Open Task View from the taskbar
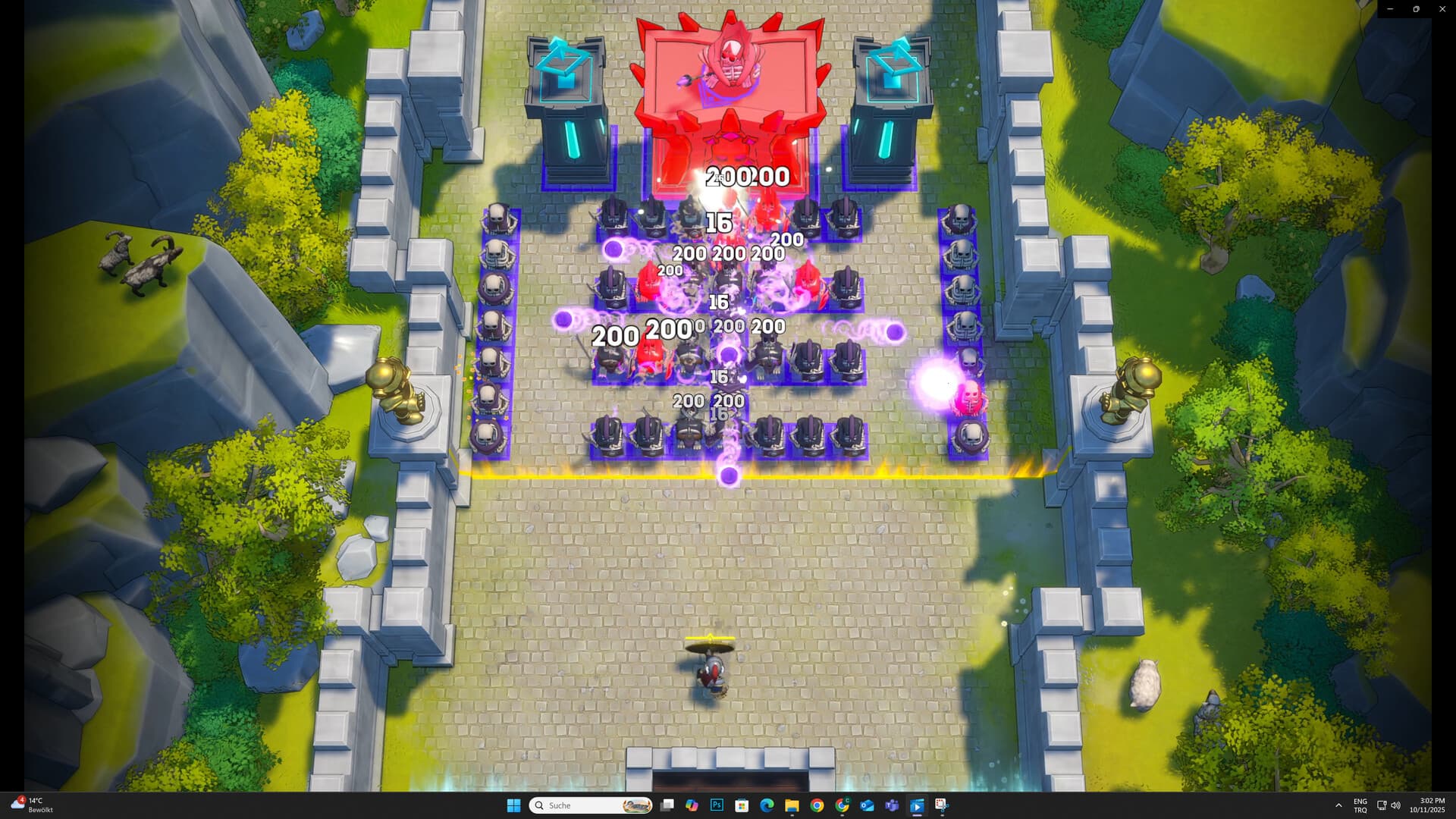The width and height of the screenshot is (1456, 819). tap(666, 805)
